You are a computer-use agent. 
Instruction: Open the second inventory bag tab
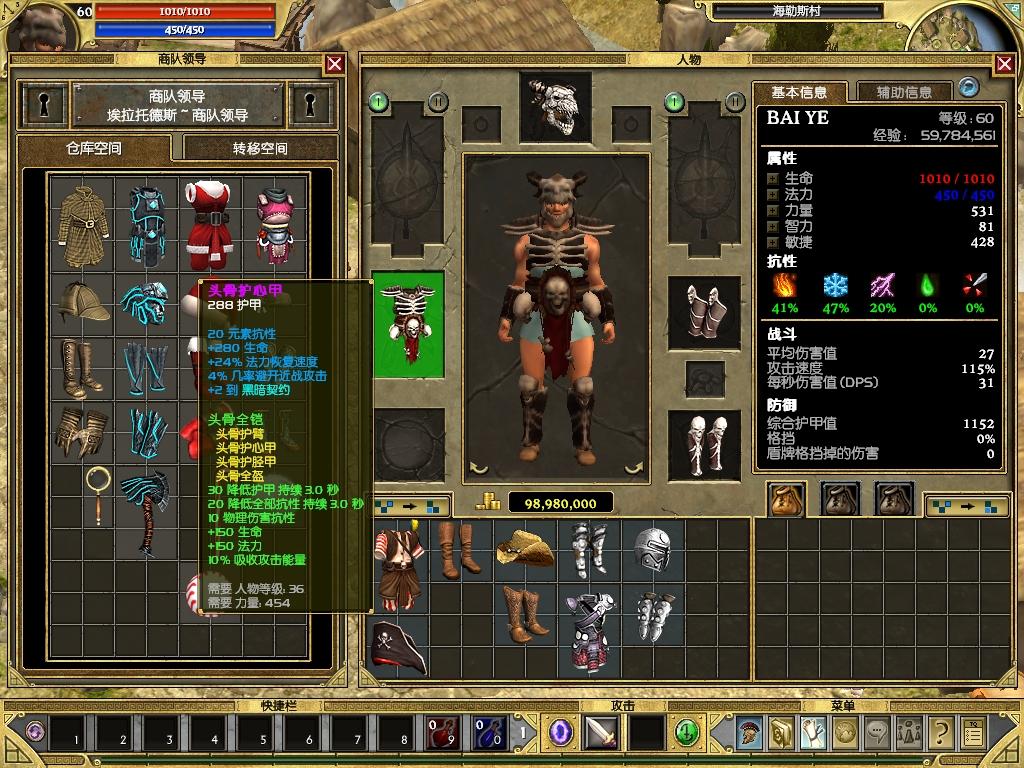click(x=840, y=497)
